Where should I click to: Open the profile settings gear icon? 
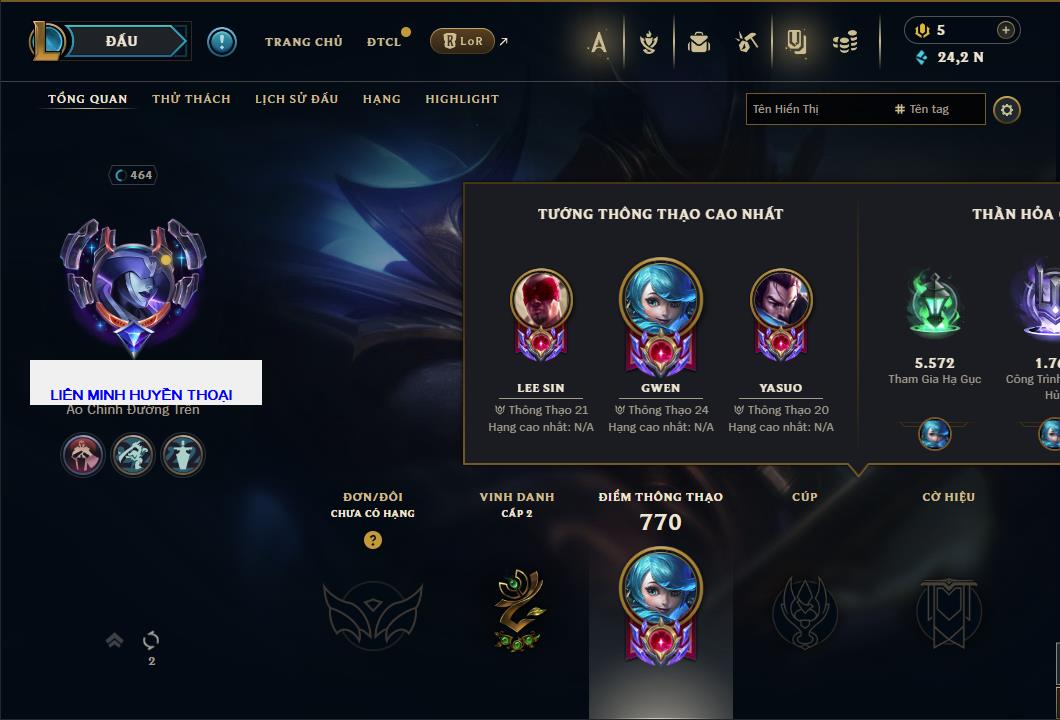1007,109
